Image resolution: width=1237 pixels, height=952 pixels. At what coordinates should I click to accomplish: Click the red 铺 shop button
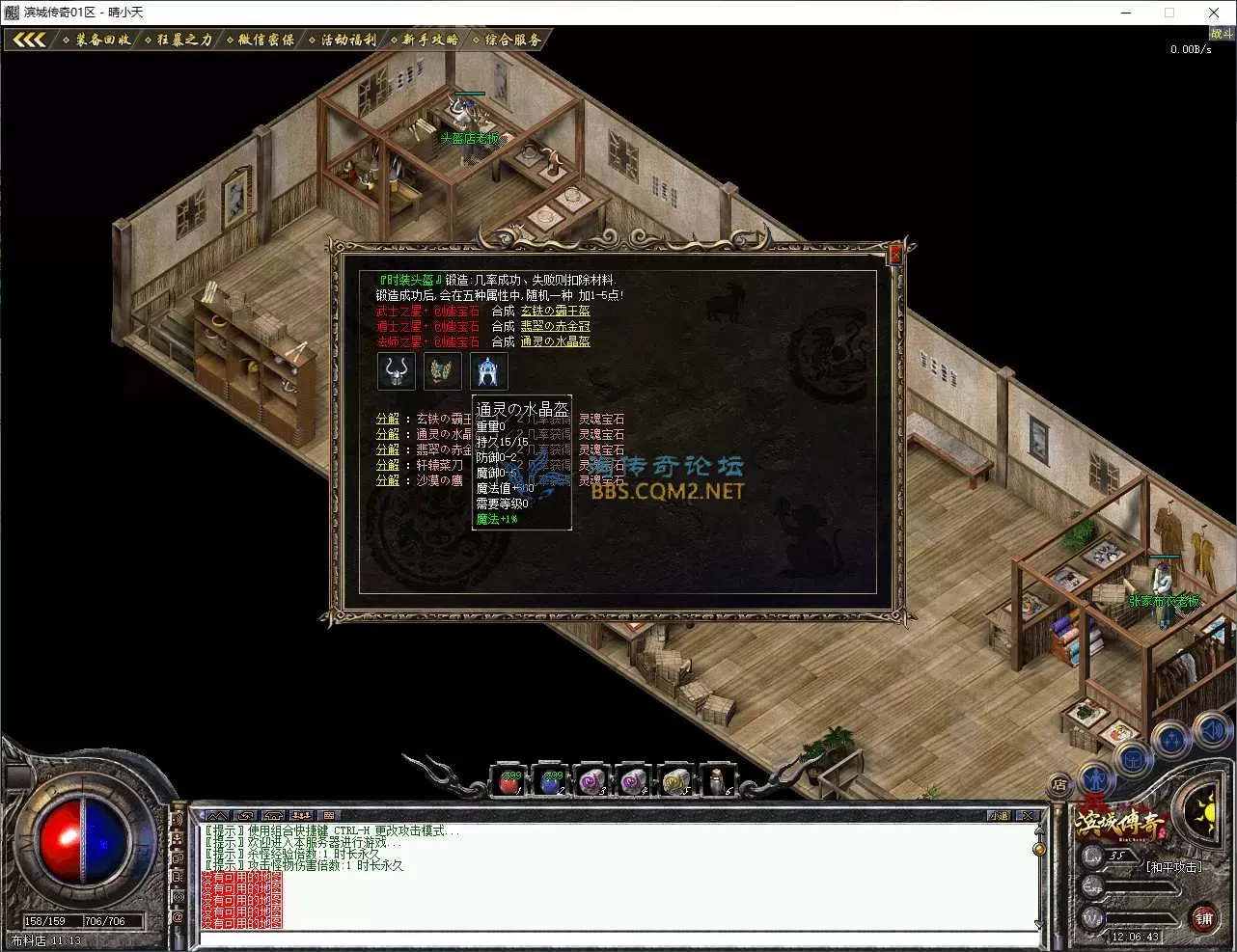[x=1203, y=918]
